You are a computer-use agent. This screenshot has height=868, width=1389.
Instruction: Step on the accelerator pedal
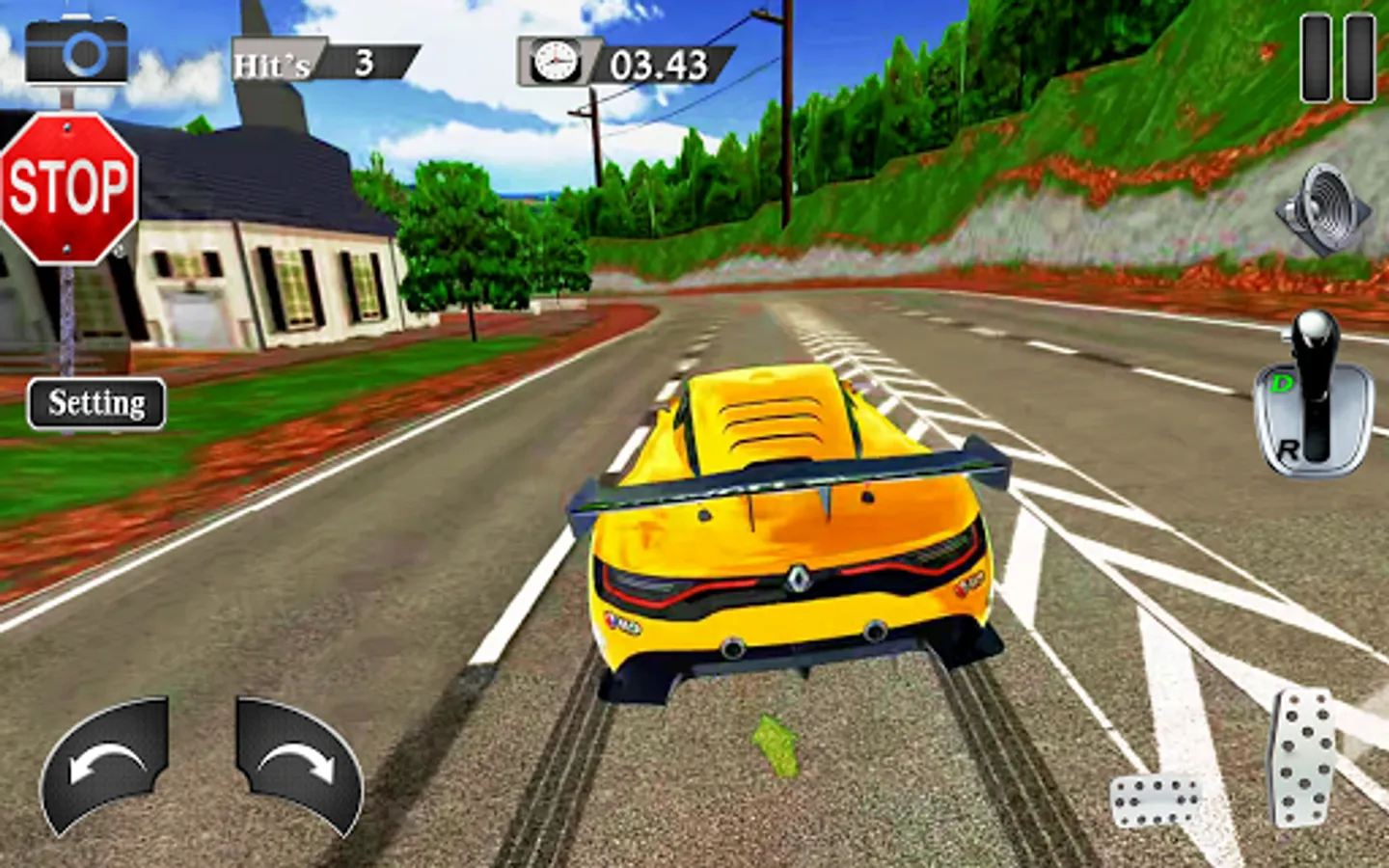pos(1301,757)
